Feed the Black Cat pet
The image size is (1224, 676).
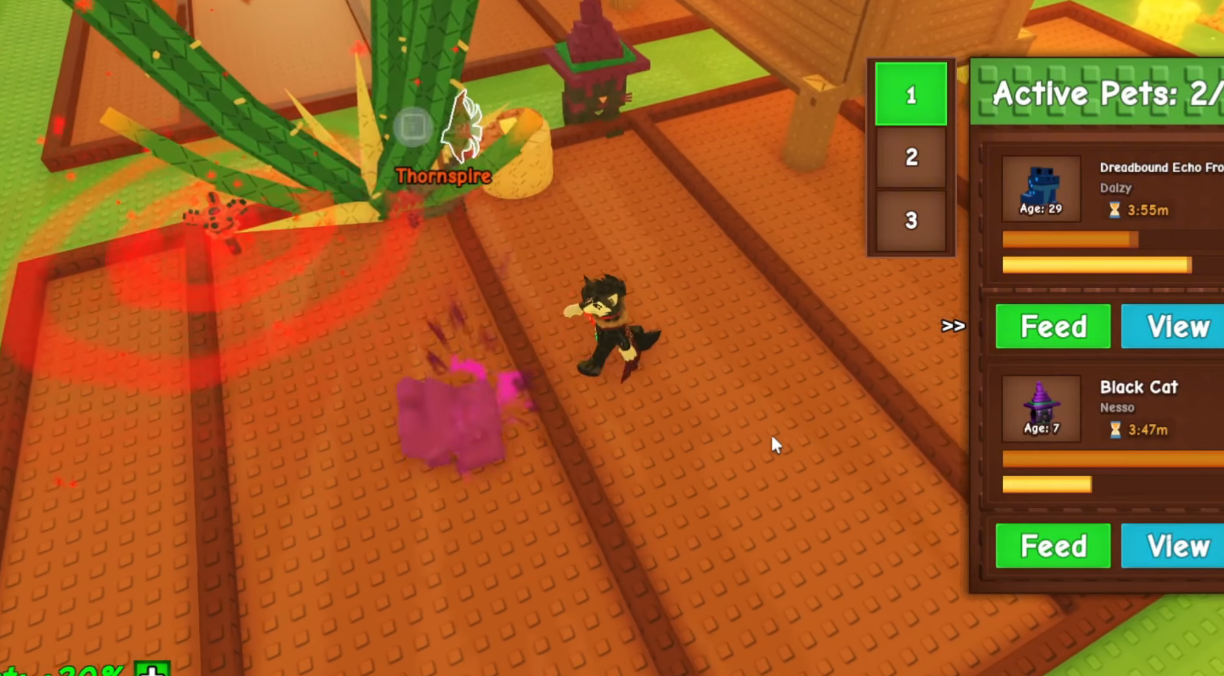tap(1053, 546)
